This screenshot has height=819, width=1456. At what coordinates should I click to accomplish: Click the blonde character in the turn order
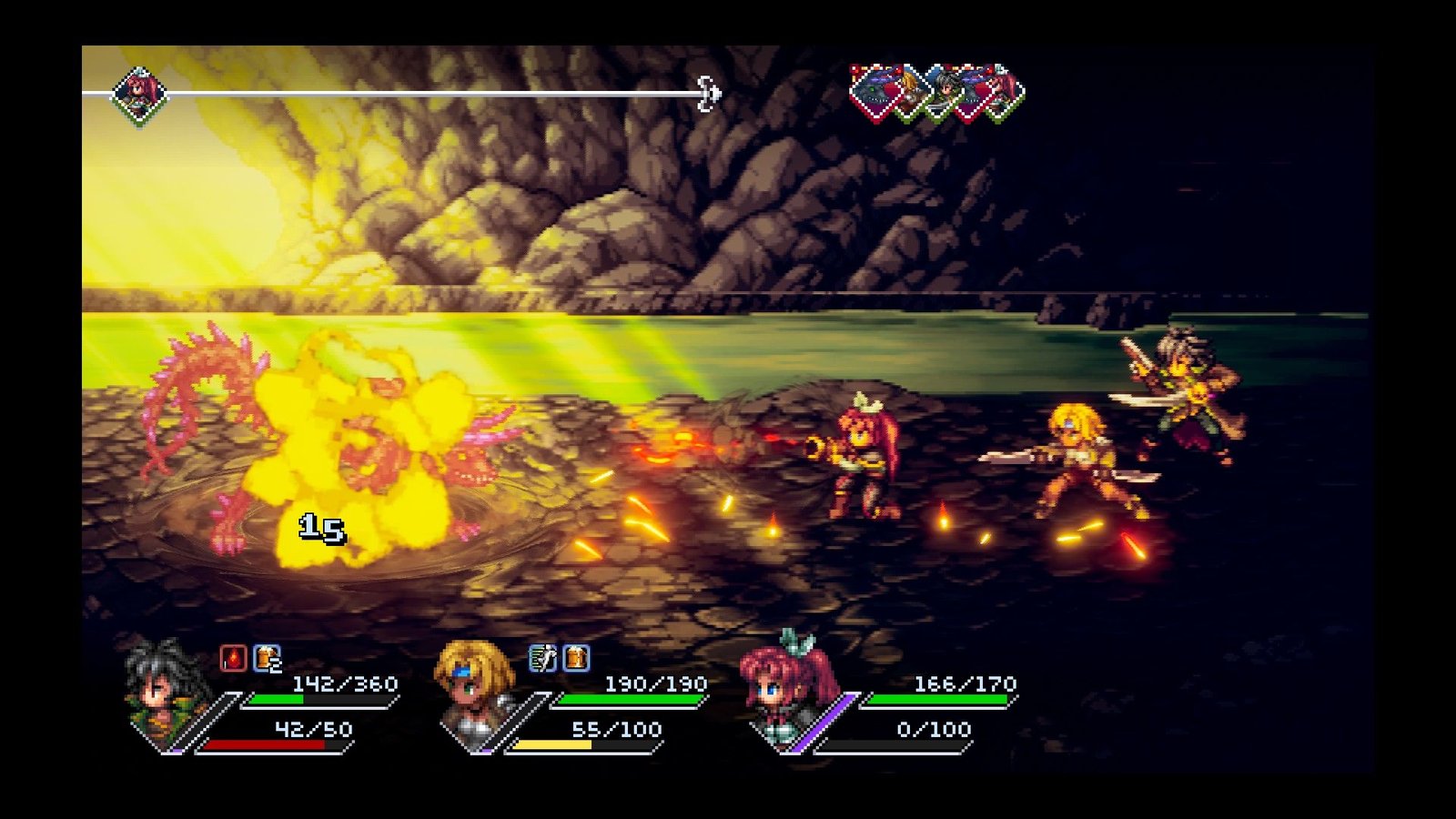pyautogui.click(x=910, y=92)
